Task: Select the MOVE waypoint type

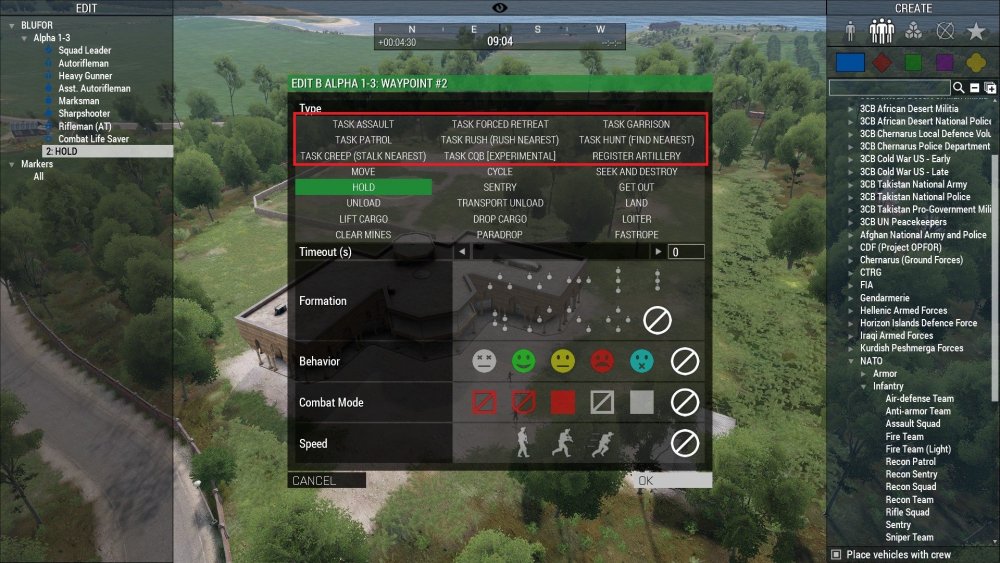Action: [363, 172]
